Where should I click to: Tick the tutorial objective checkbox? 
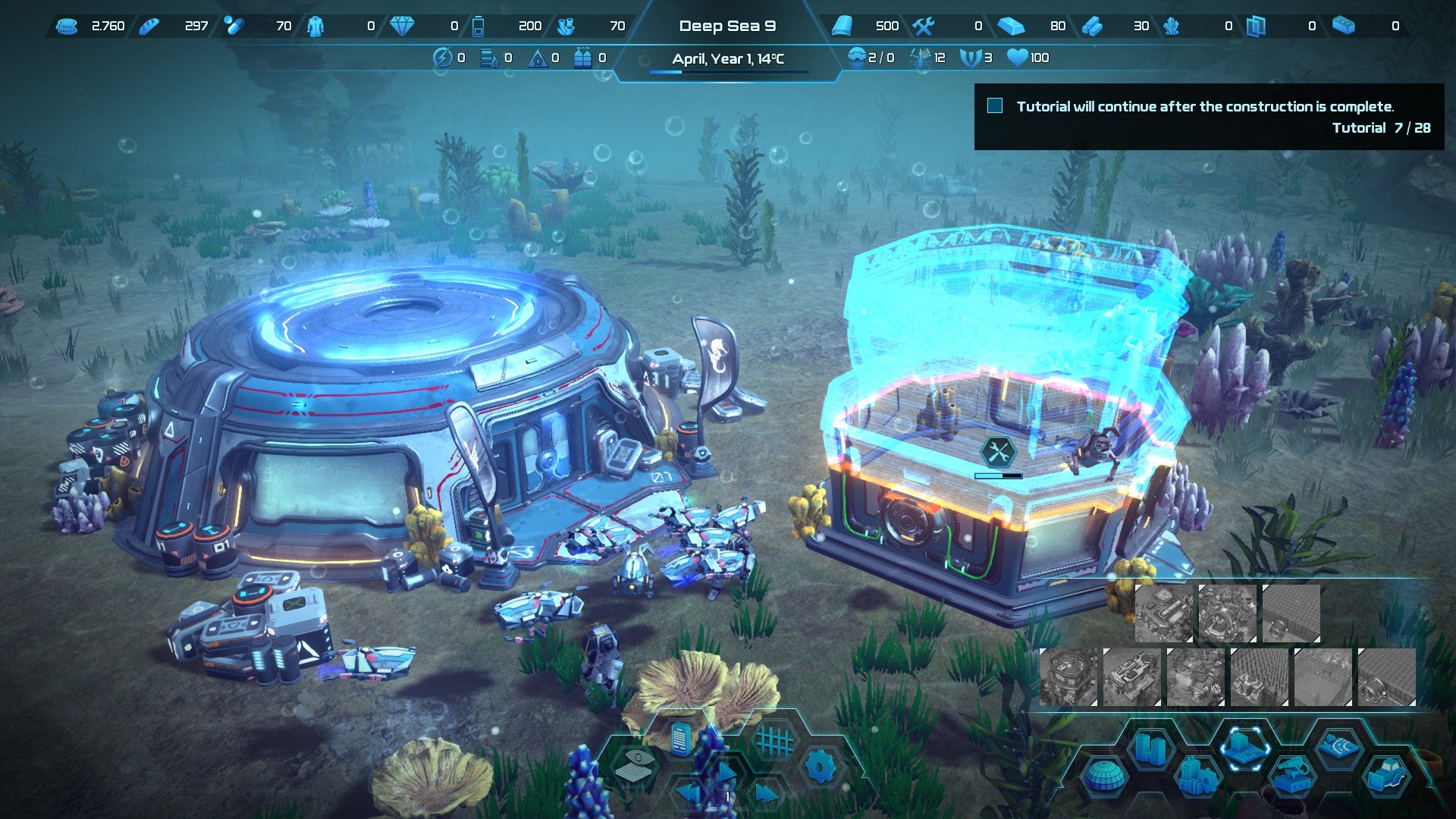(995, 106)
